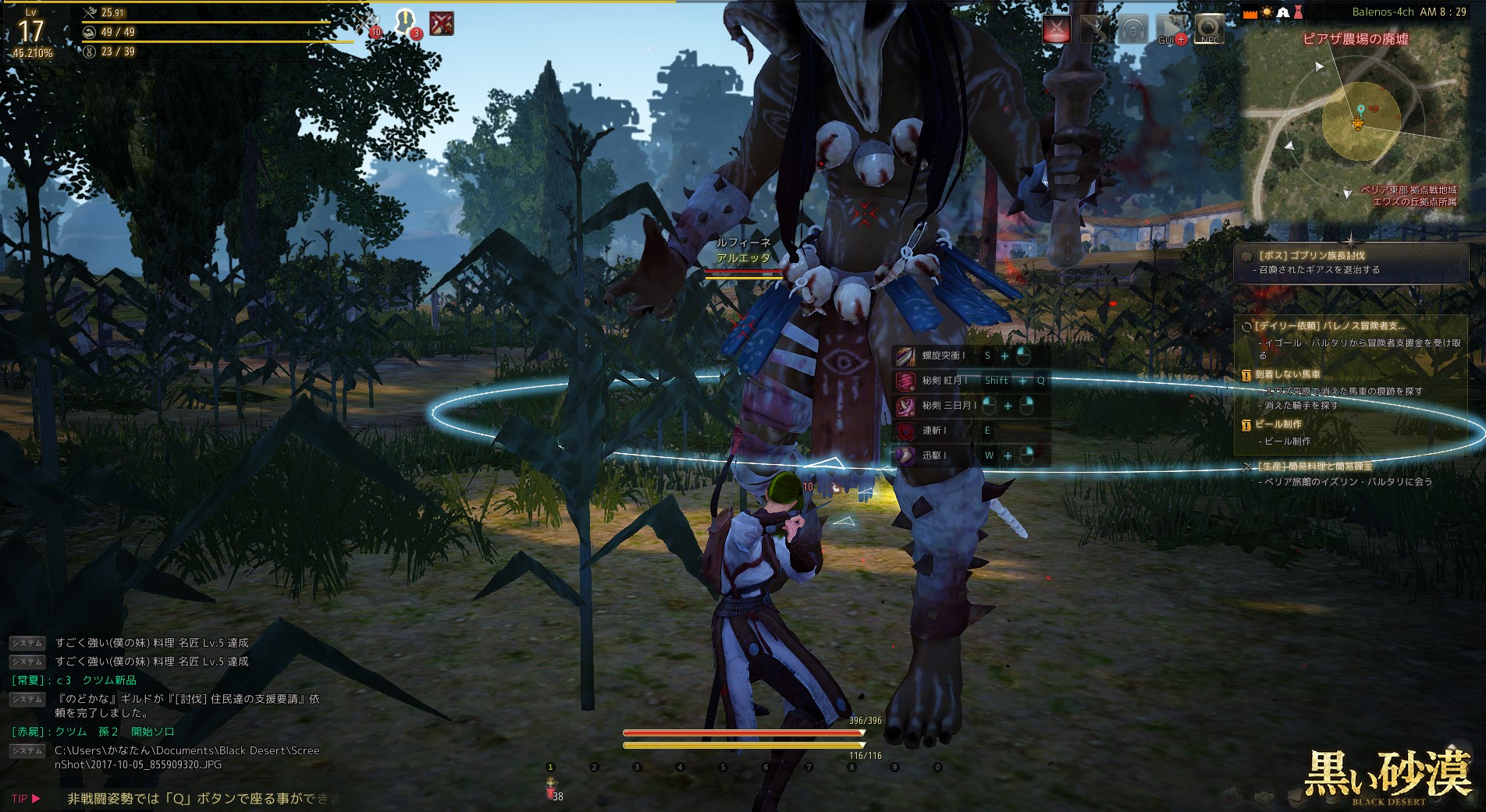1486x812 pixels.
Task: Select the ビール制作 quest in the tracker
Action: pos(1278,424)
